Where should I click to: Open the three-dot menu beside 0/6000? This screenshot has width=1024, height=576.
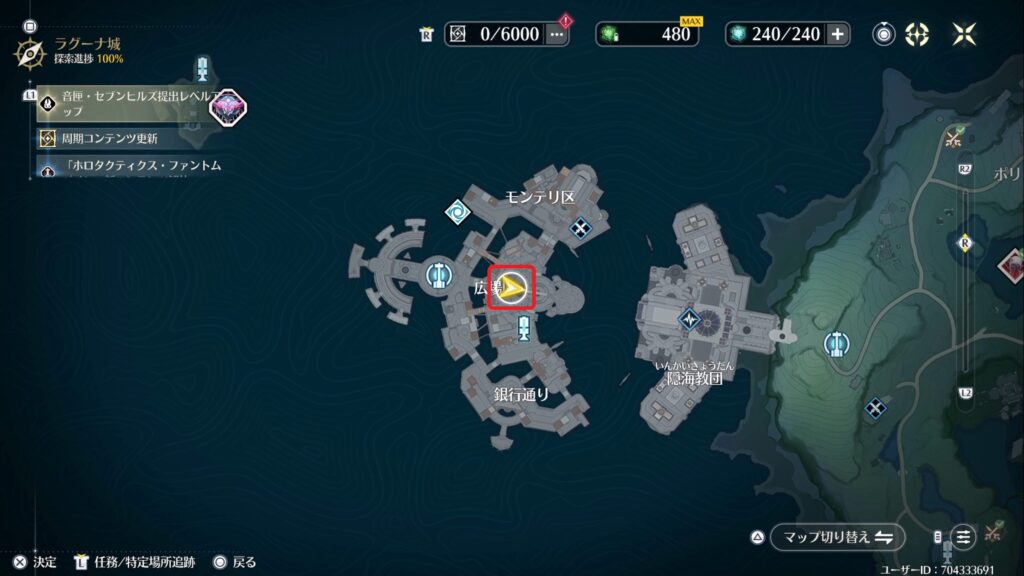[557, 34]
